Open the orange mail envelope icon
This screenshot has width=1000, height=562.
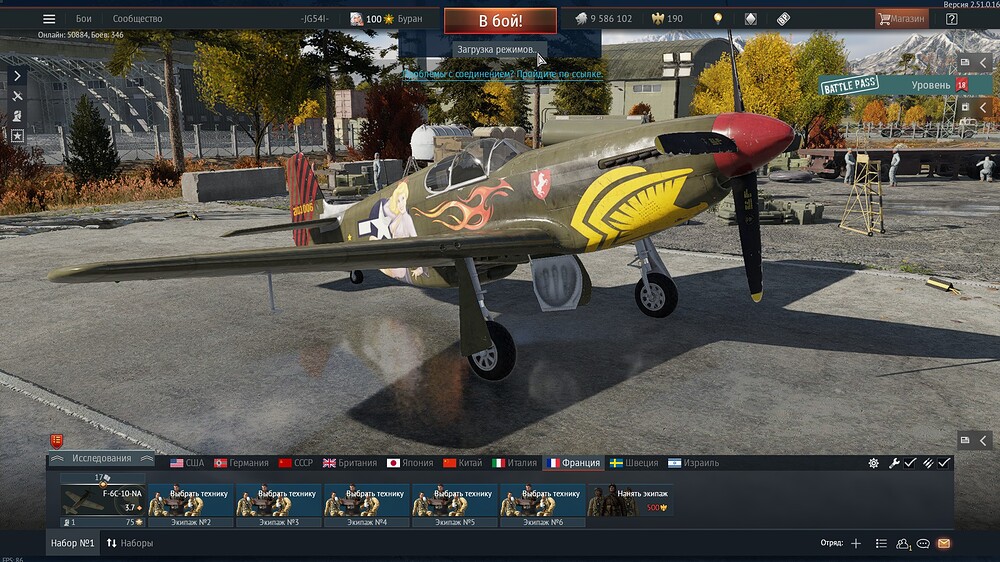click(x=943, y=543)
